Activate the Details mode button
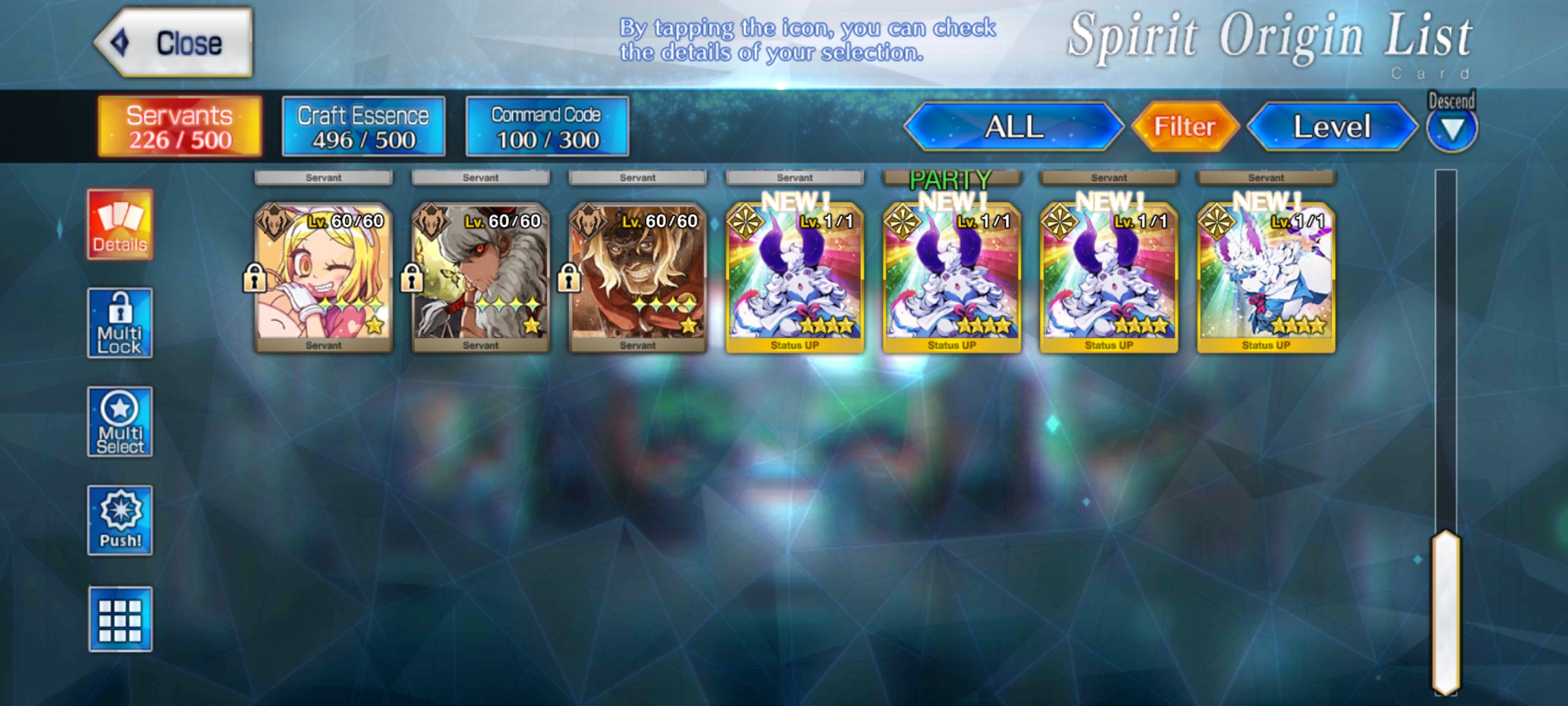Image resolution: width=1568 pixels, height=706 pixels. pyautogui.click(x=120, y=225)
